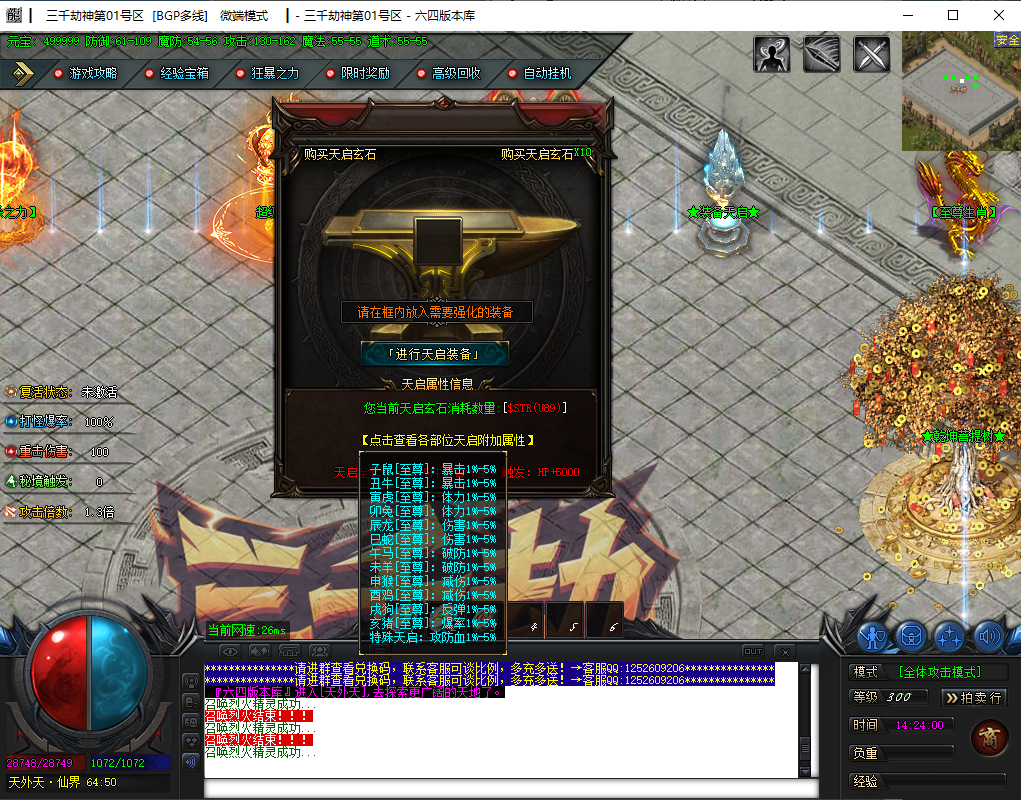Open the character silhouette icon by the minimap
Viewport: 1021px width, 800px height.
coord(772,54)
